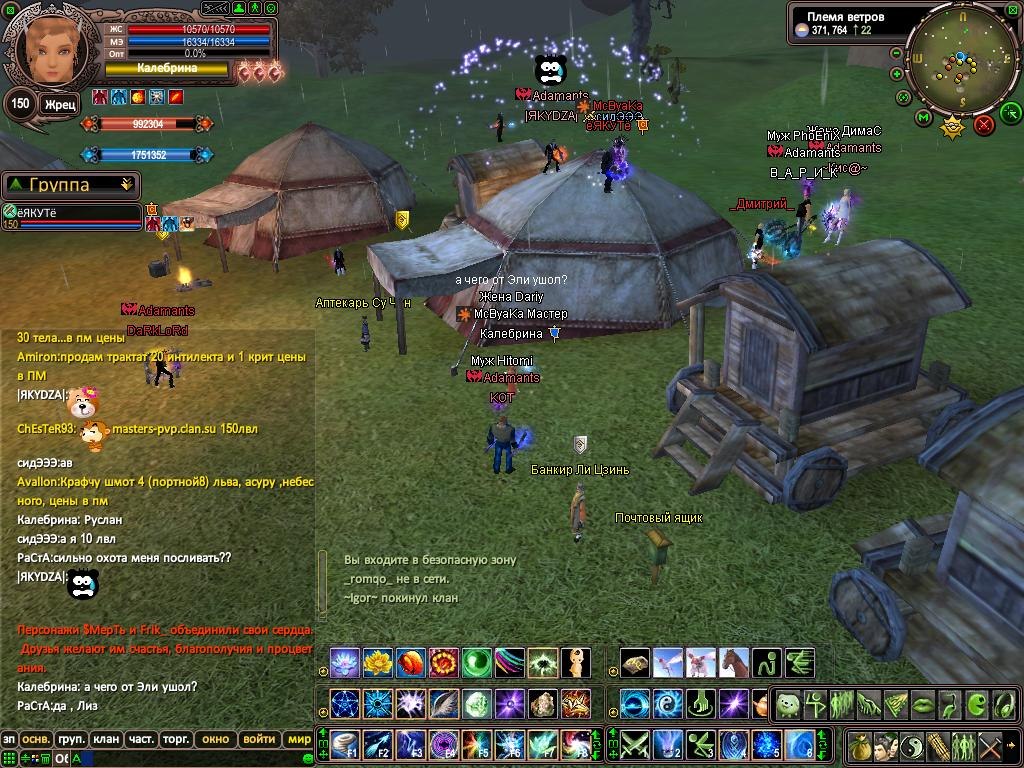Select the мир world chat tab
This screenshot has height=768, width=1024.
[298, 740]
